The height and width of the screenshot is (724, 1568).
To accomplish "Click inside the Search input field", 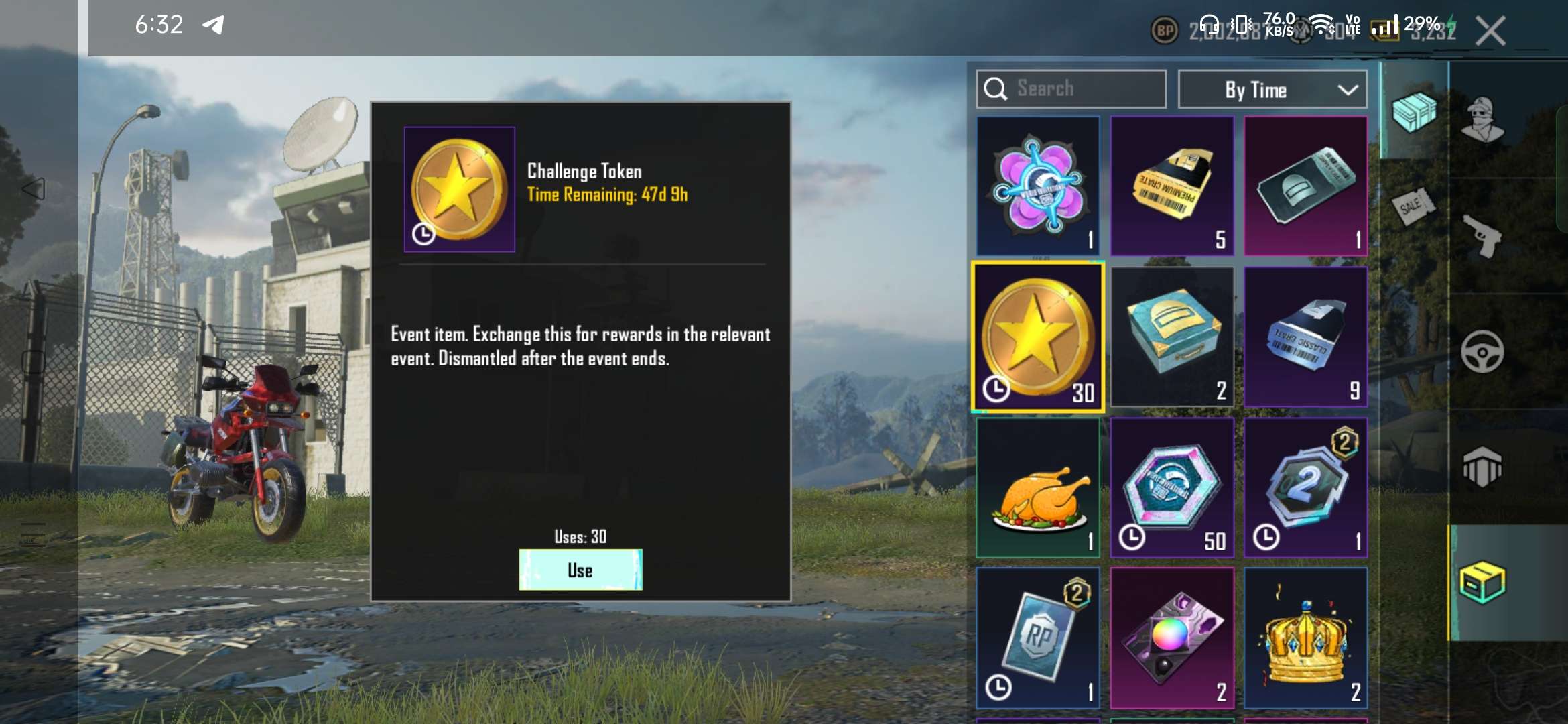I will click(x=1072, y=88).
